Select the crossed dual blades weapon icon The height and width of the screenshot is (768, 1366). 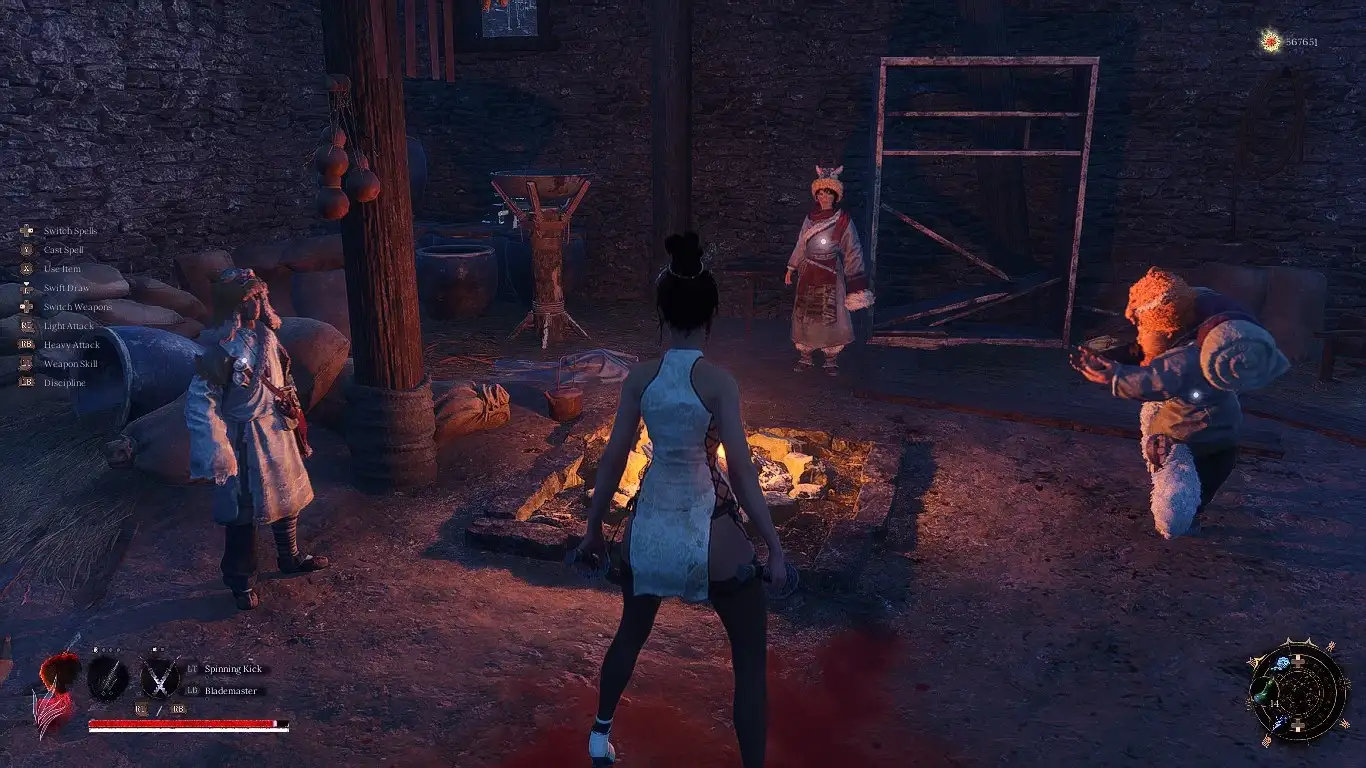[x=159, y=679]
